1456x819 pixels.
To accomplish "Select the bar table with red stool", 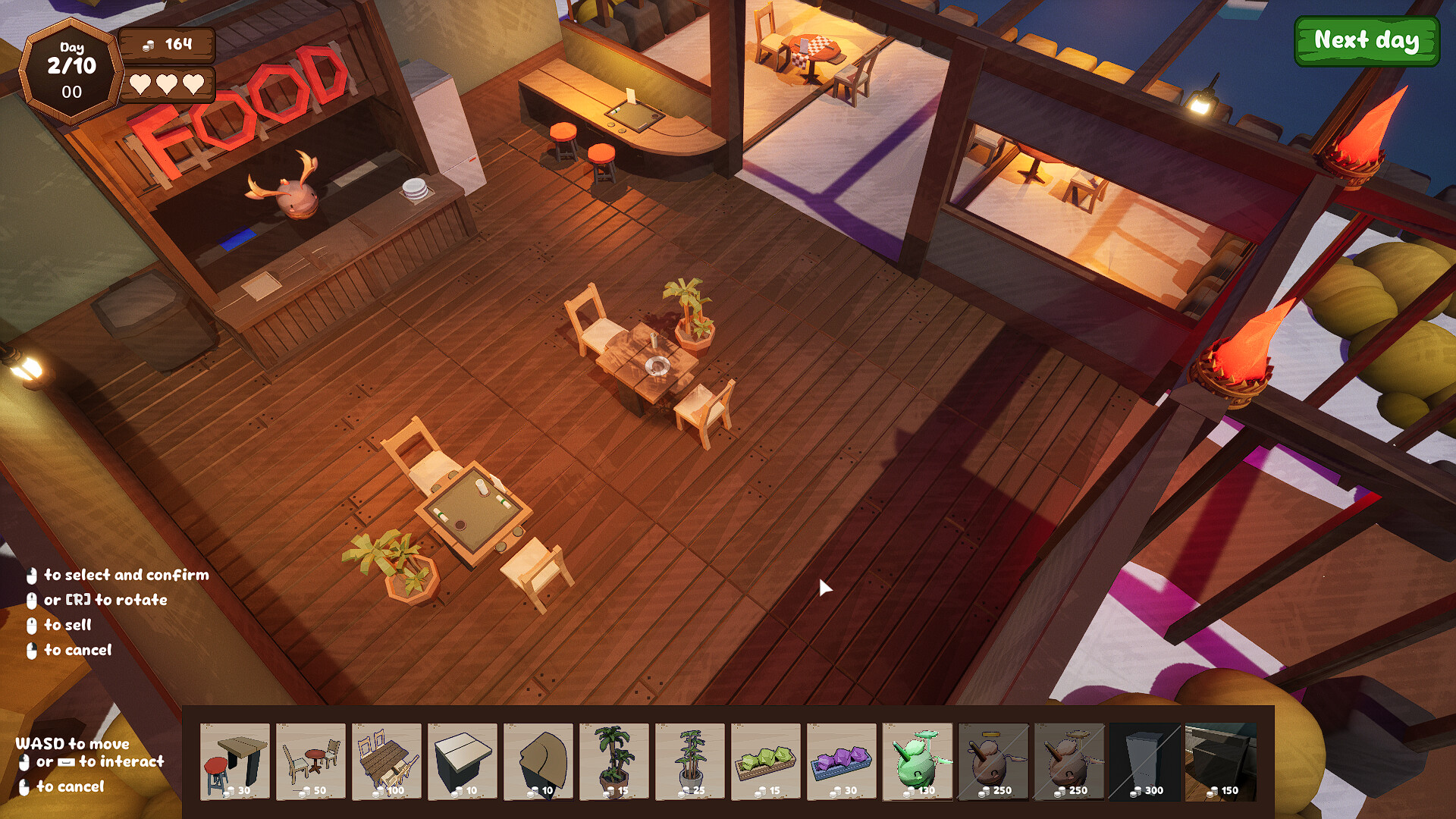I will point(235,761).
